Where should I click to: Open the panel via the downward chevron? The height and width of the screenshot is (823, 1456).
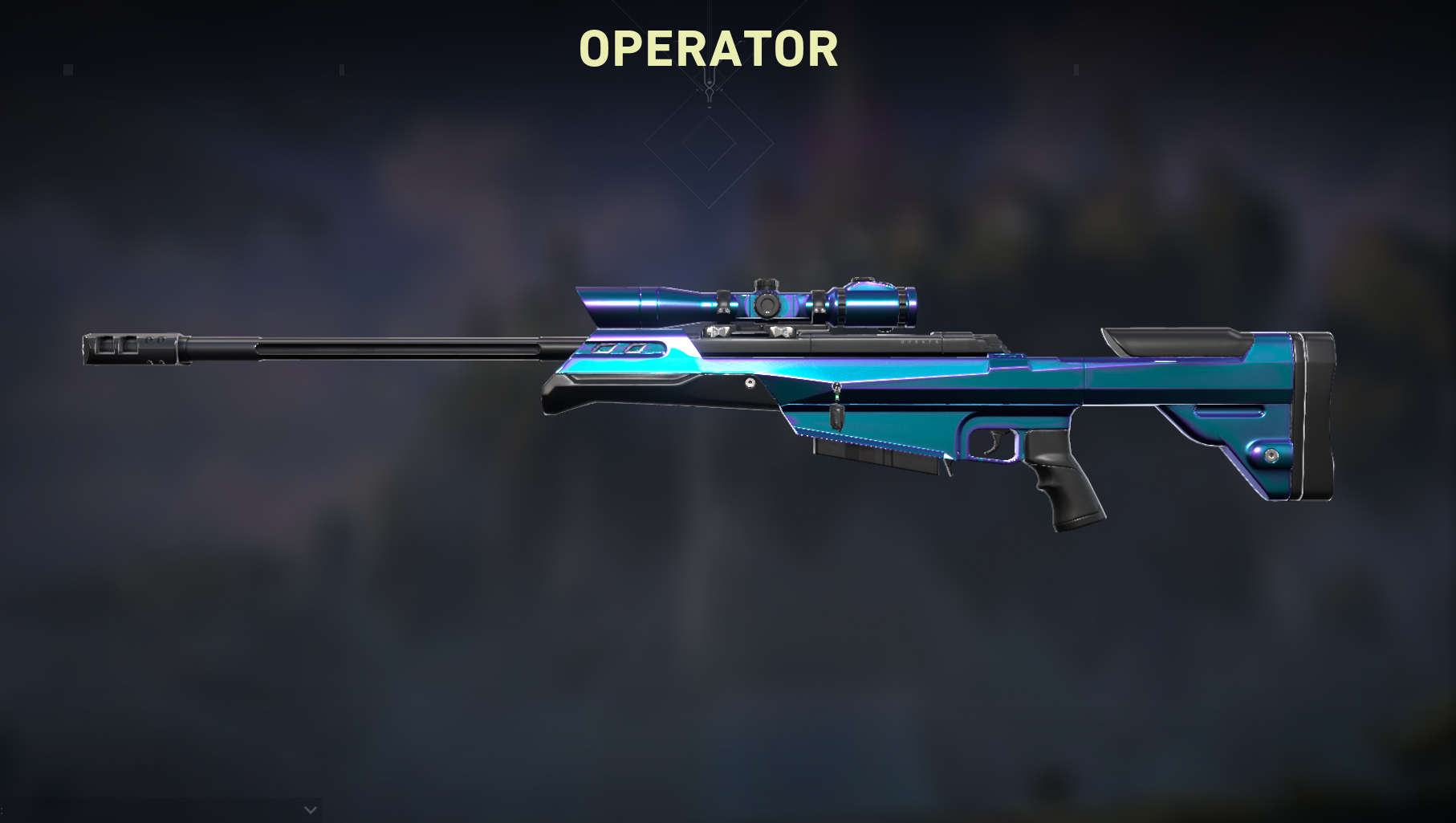point(311,810)
